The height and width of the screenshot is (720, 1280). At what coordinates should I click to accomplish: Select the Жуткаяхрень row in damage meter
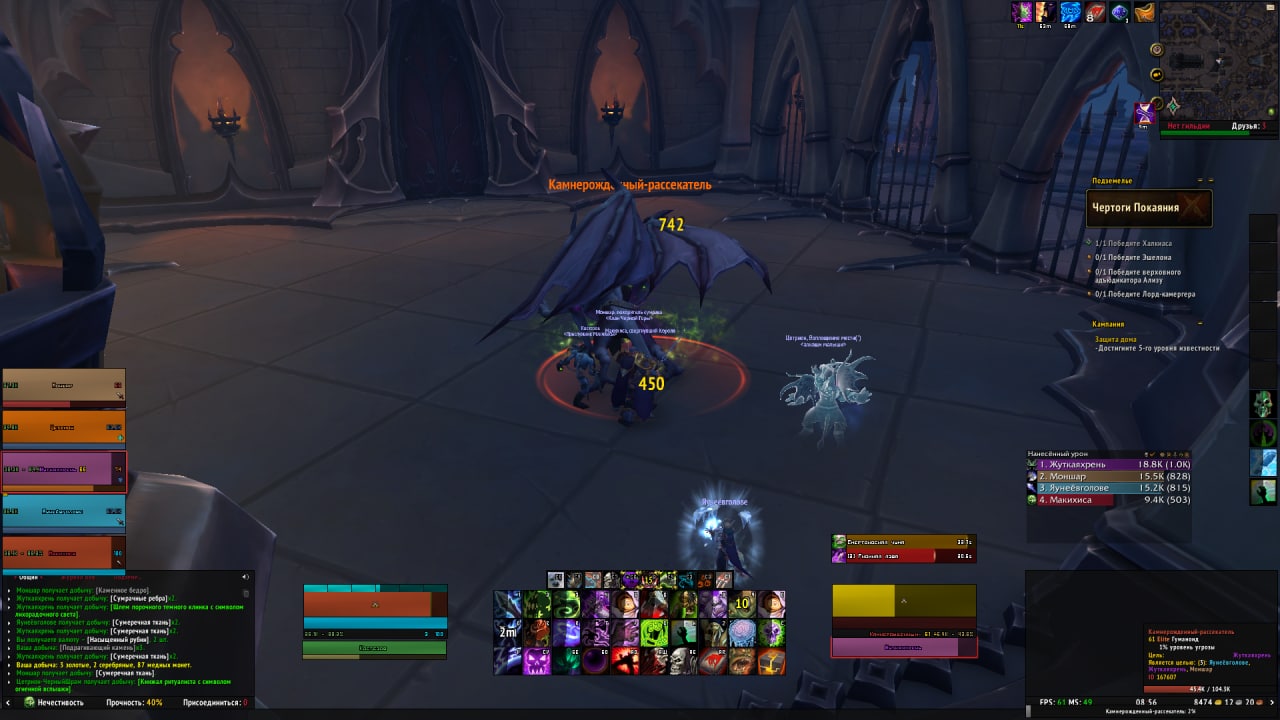tap(1109, 464)
